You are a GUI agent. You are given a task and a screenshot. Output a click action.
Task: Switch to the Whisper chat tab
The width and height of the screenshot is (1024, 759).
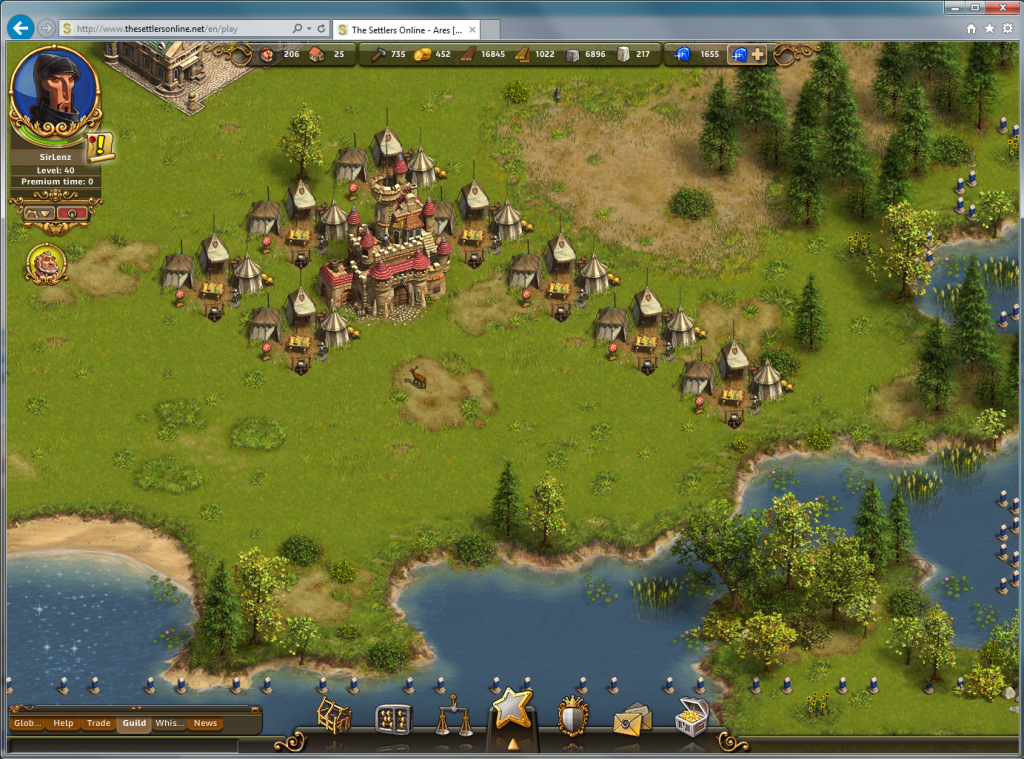[x=169, y=723]
